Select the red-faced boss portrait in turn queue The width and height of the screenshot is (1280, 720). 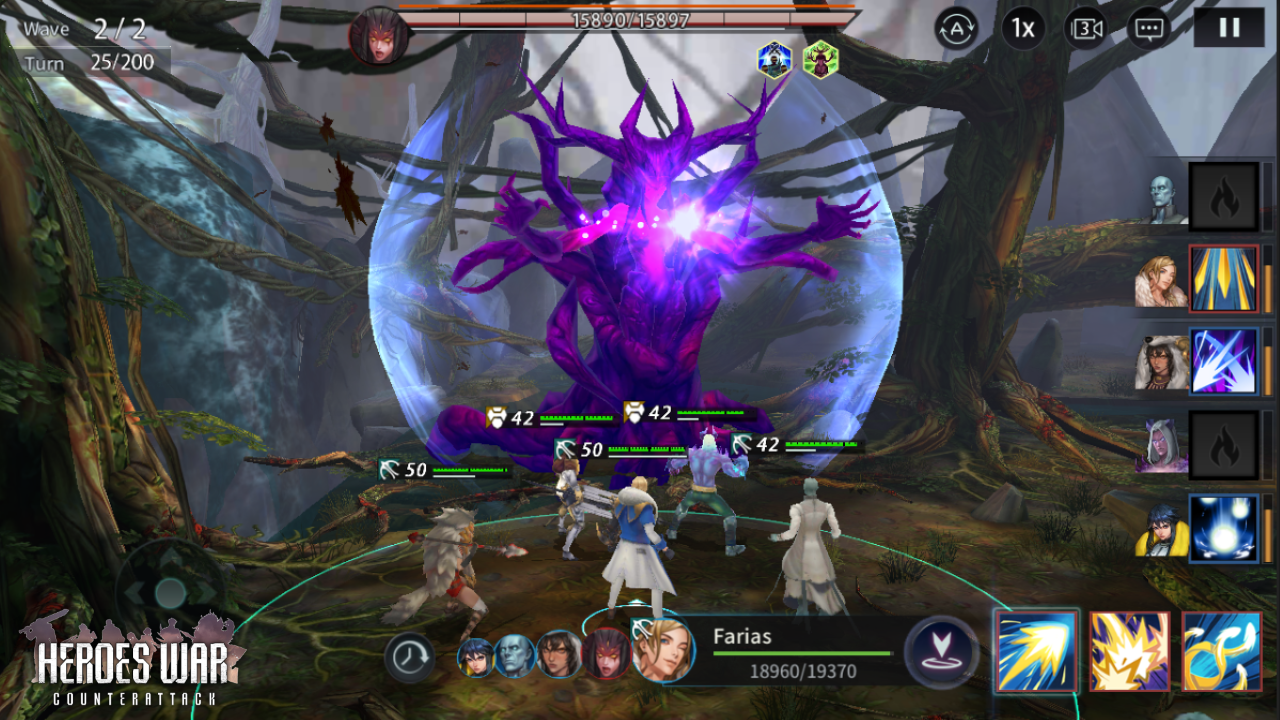pyautogui.click(x=607, y=654)
